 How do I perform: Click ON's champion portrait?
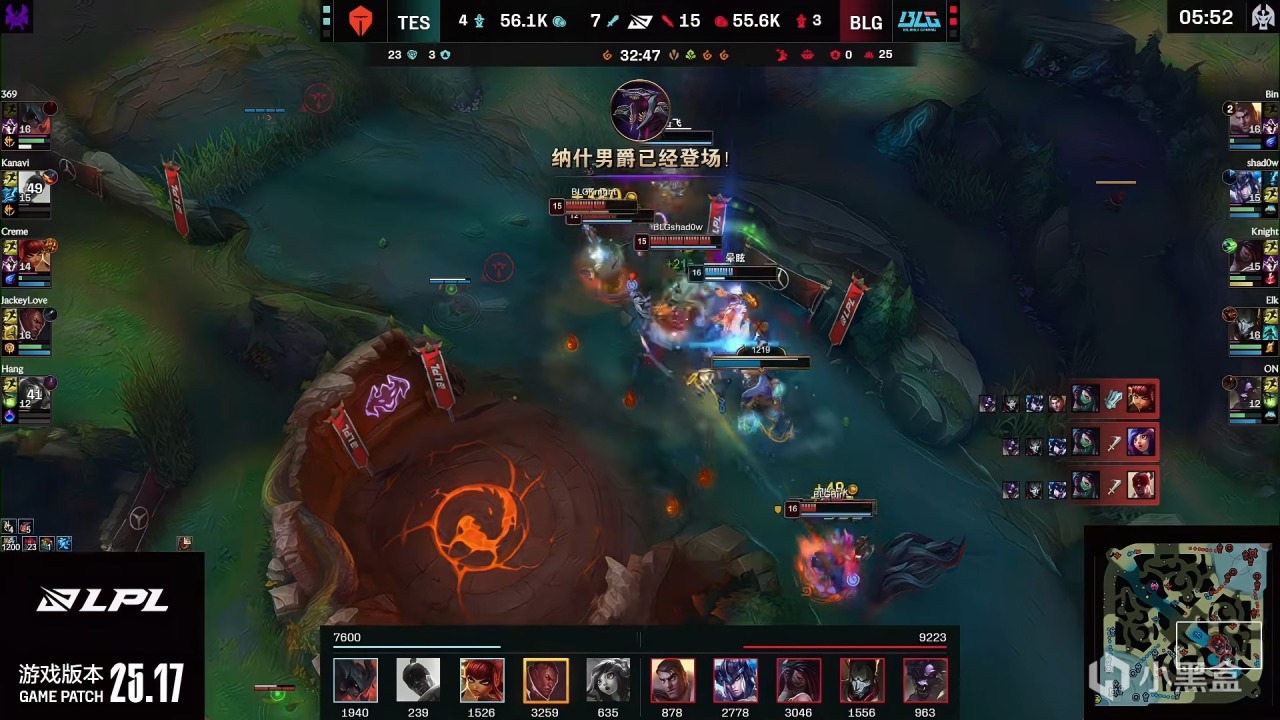click(x=1246, y=394)
